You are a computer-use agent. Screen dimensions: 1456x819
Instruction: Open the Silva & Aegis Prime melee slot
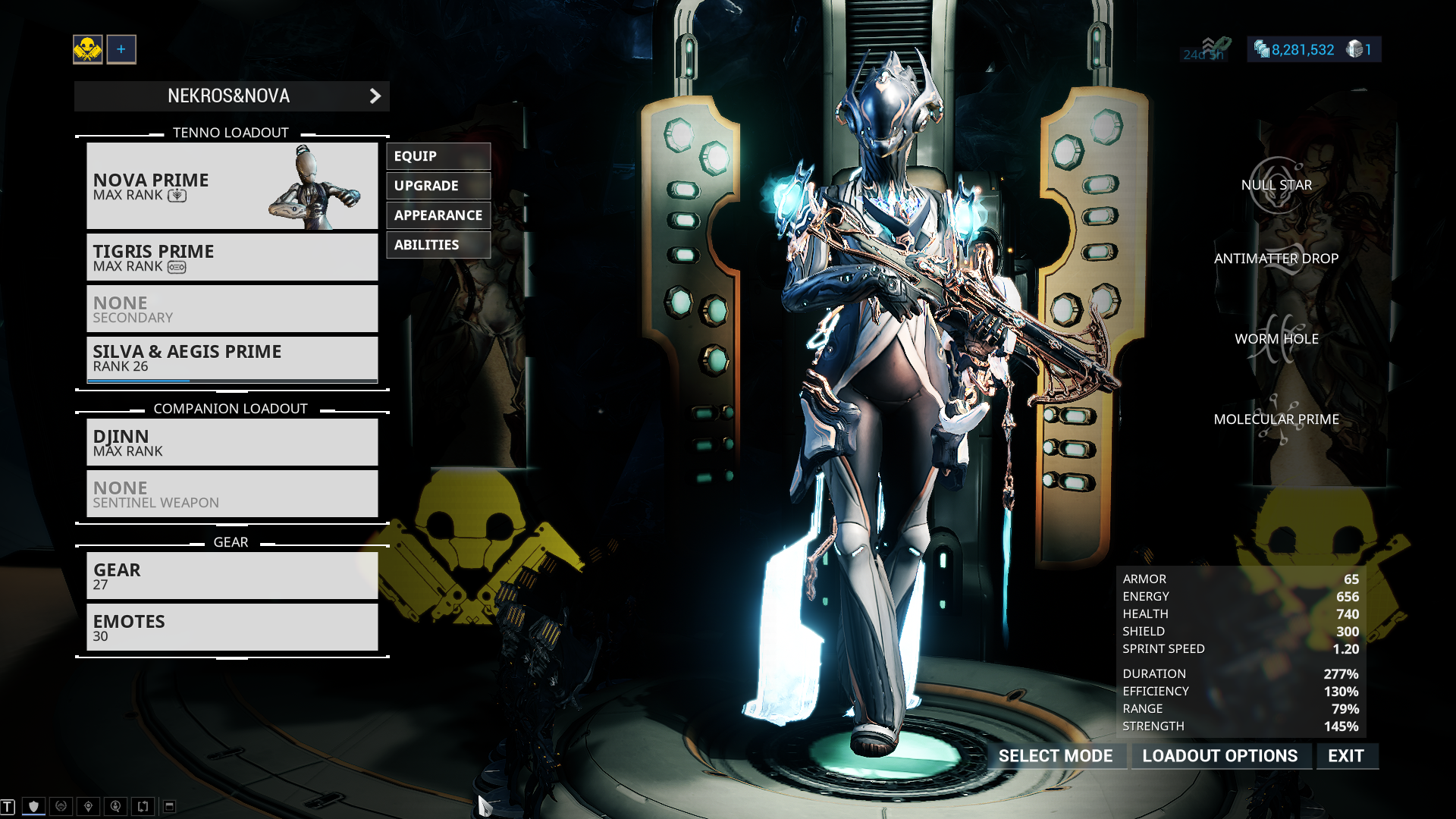[231, 359]
